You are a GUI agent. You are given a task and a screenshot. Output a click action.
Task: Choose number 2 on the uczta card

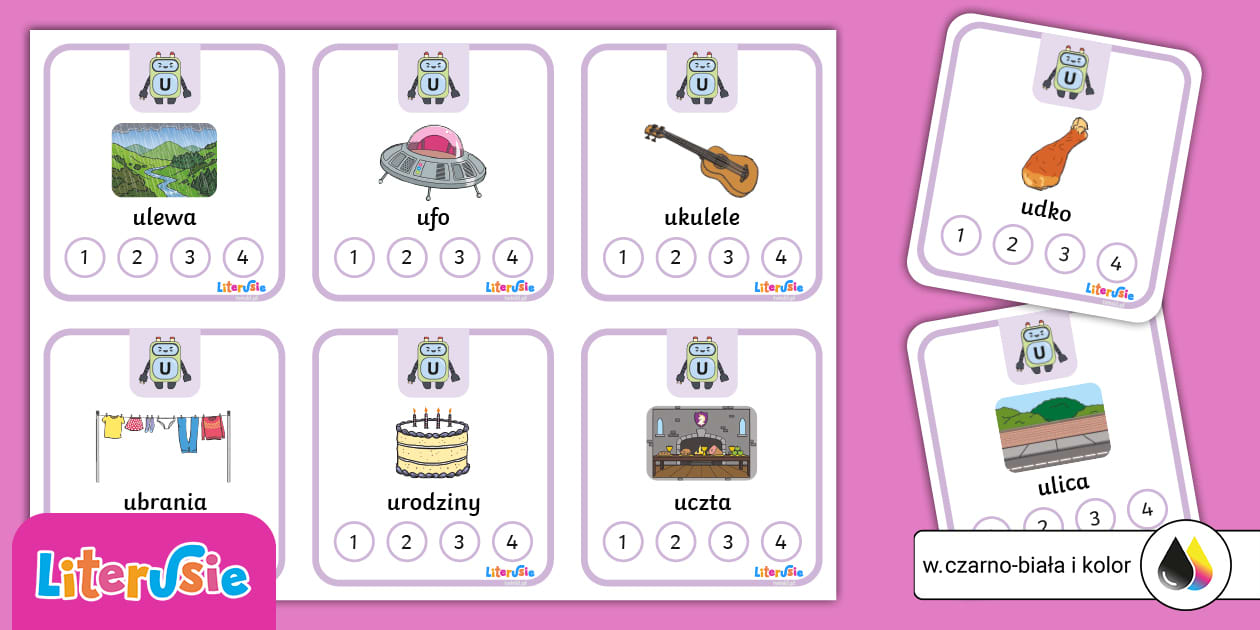(676, 542)
